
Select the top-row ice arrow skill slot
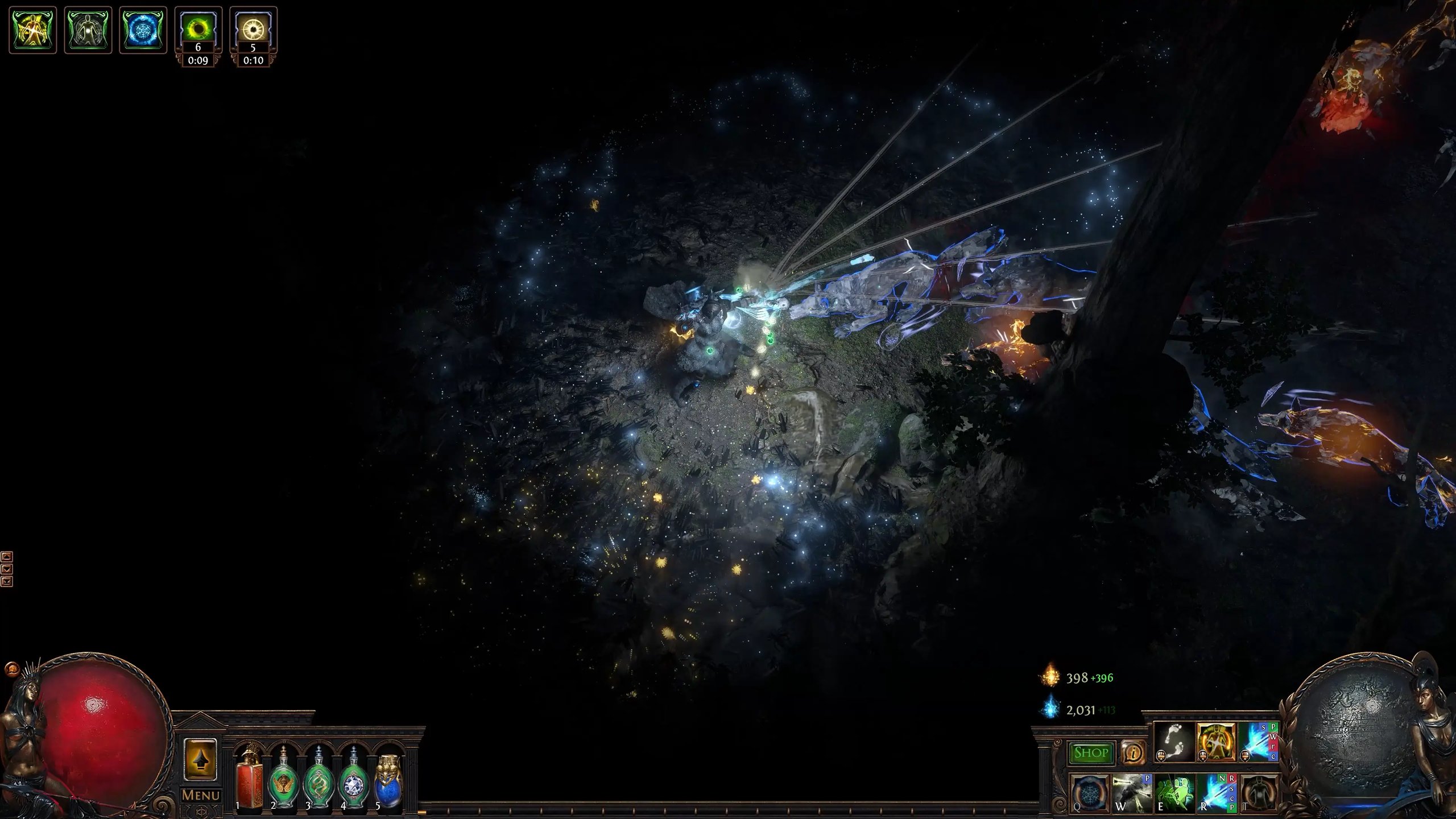click(x=1258, y=743)
